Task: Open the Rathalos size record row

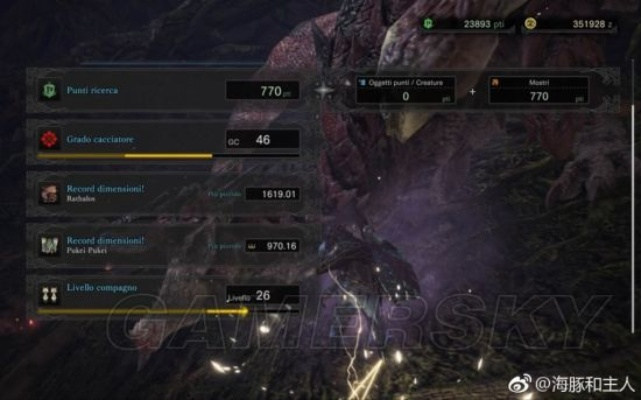Action: [168, 192]
